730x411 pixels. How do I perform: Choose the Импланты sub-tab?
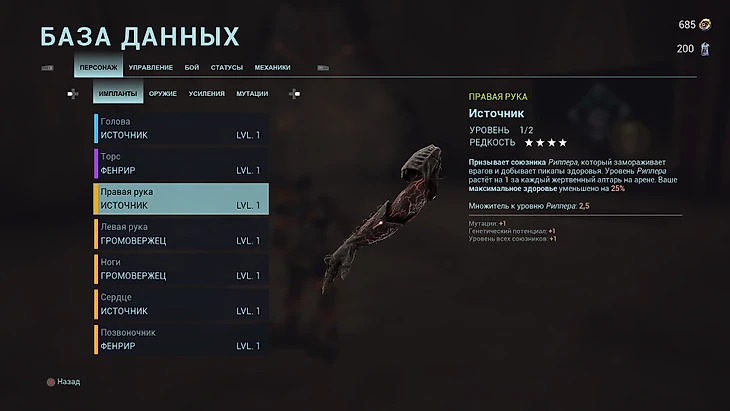[x=118, y=93]
